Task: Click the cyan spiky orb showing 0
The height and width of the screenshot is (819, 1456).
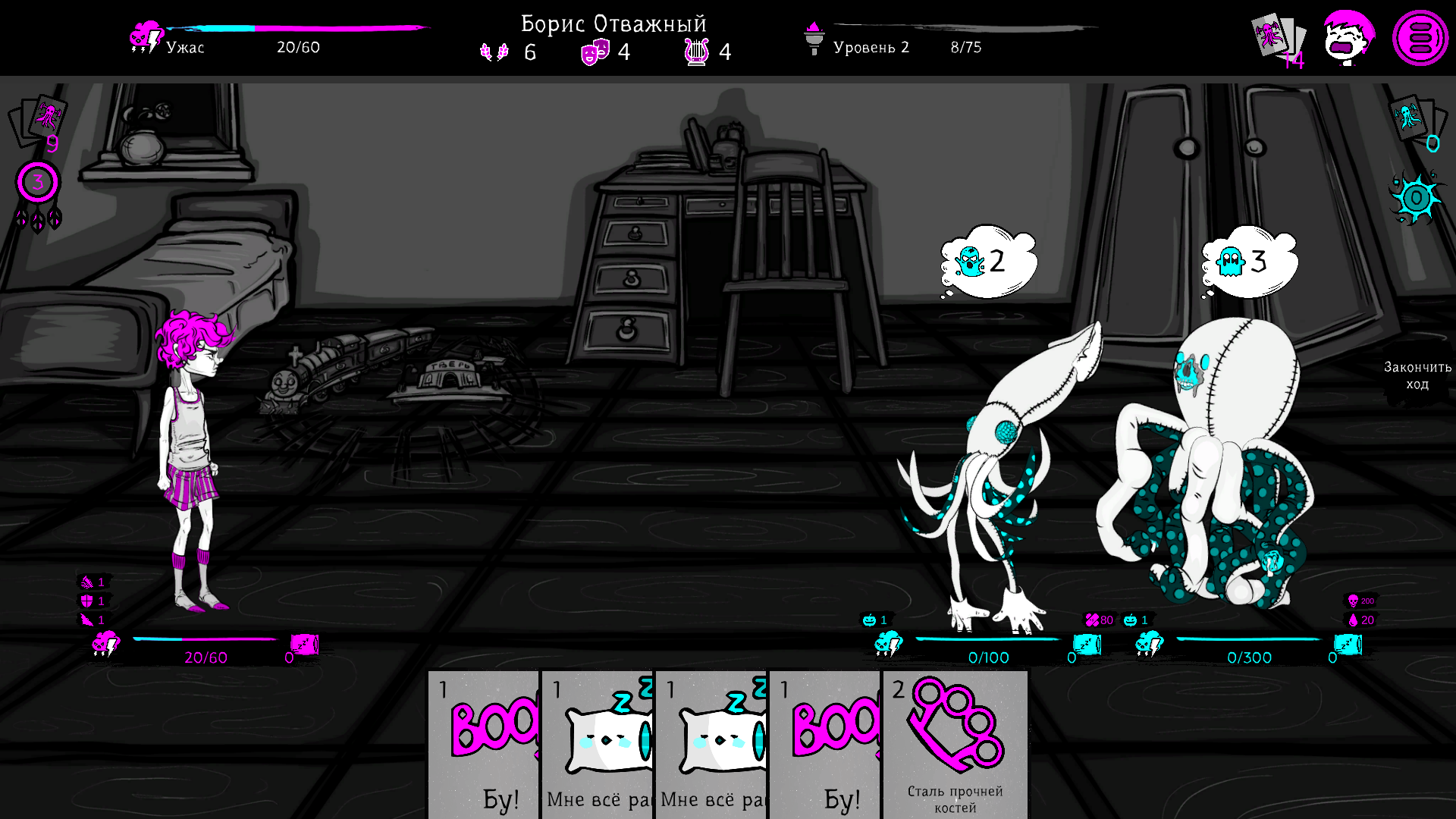Action: tap(1415, 199)
